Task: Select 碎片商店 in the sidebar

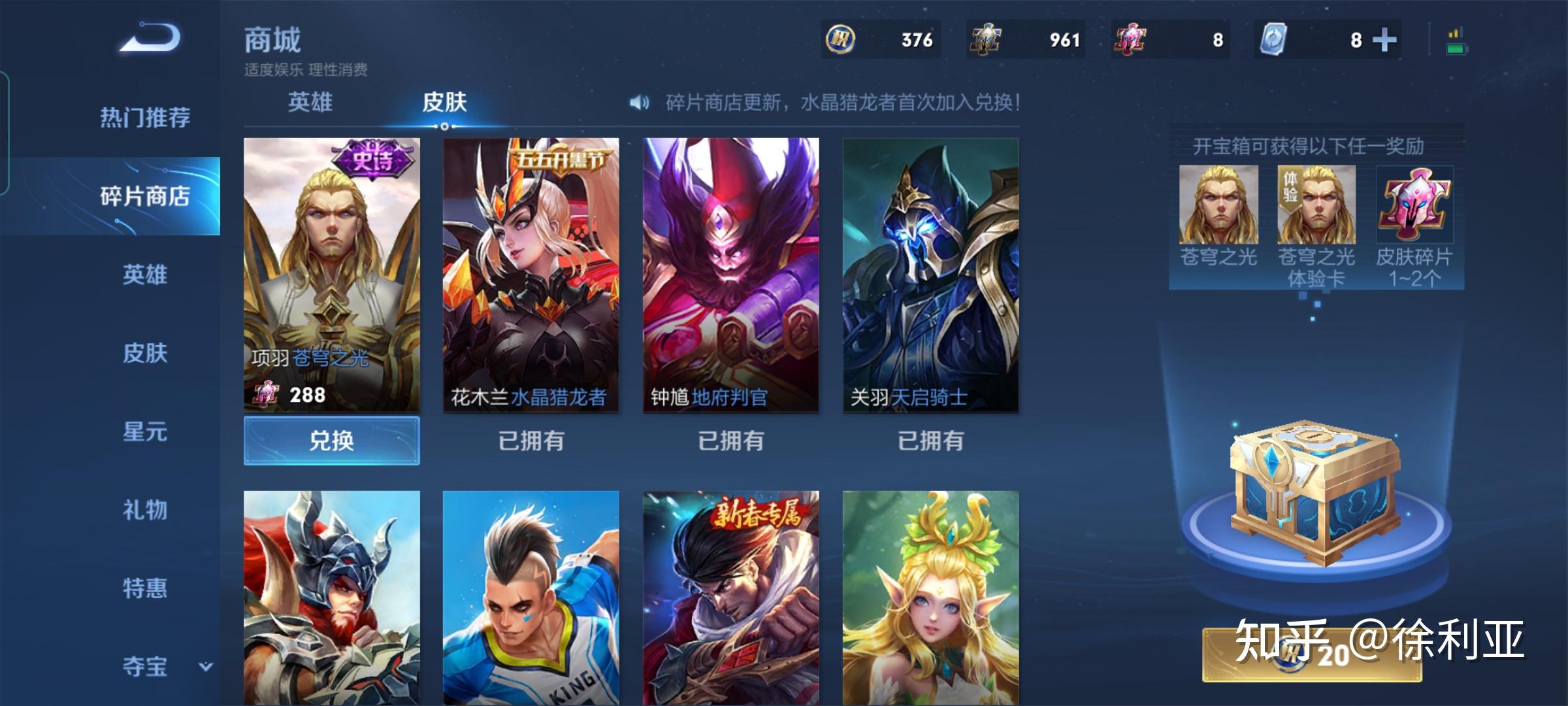Action: point(145,196)
